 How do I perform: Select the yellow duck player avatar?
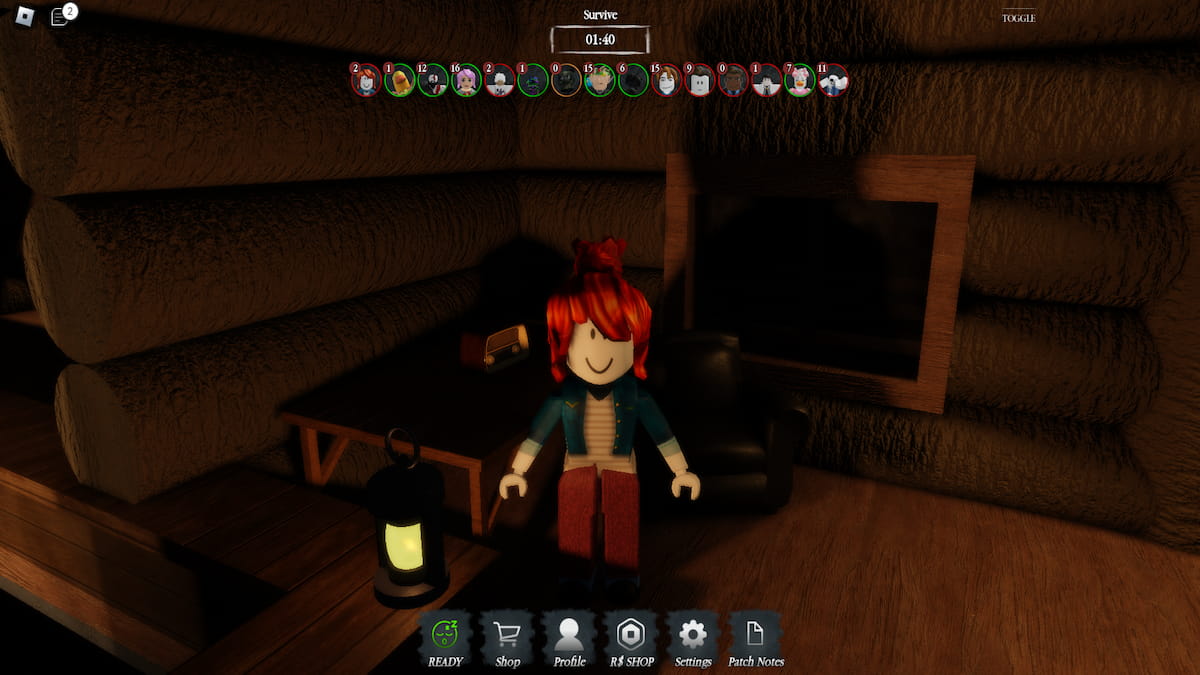[400, 81]
